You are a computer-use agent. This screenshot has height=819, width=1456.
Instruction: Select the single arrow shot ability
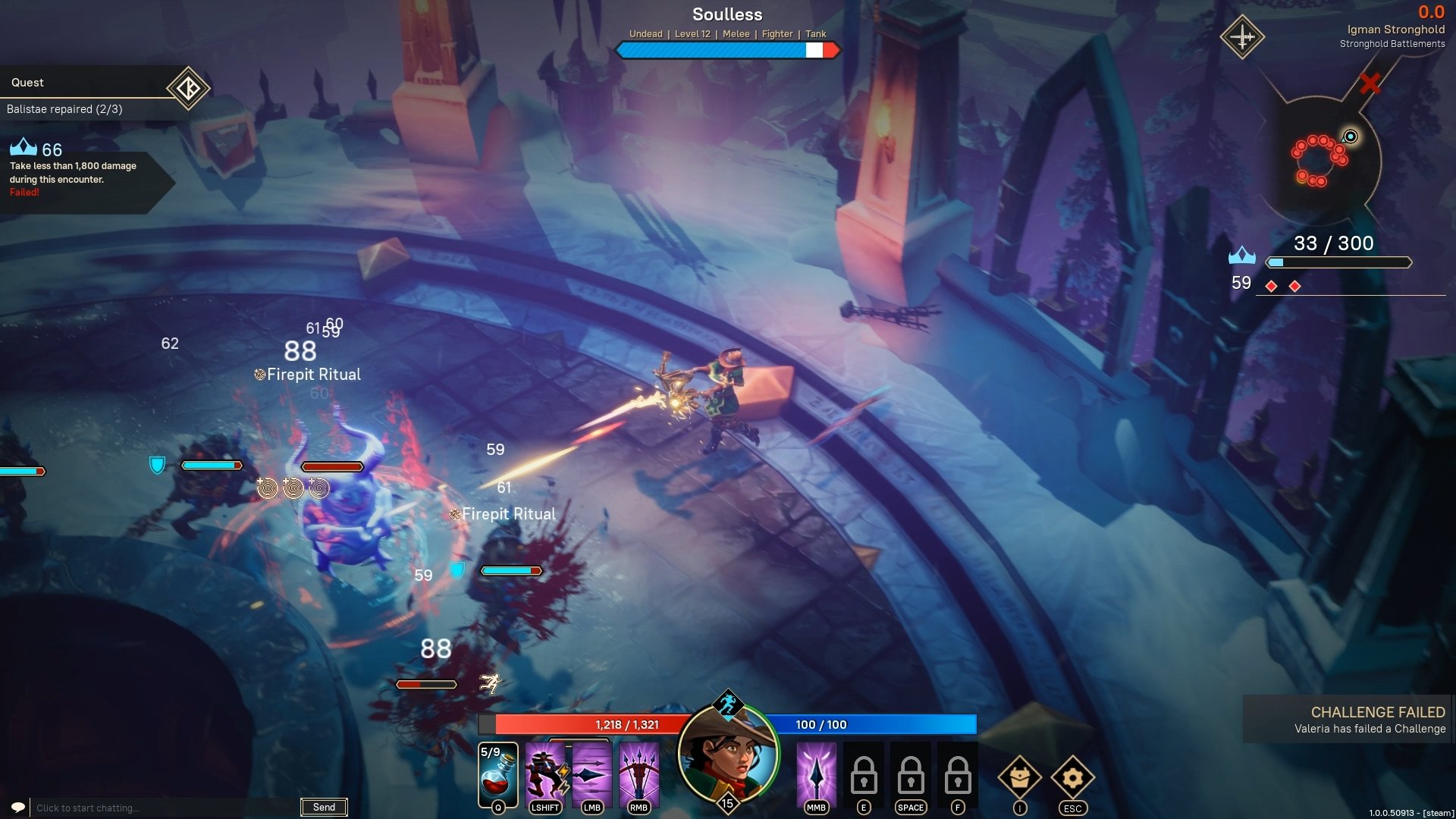pyautogui.click(x=591, y=773)
